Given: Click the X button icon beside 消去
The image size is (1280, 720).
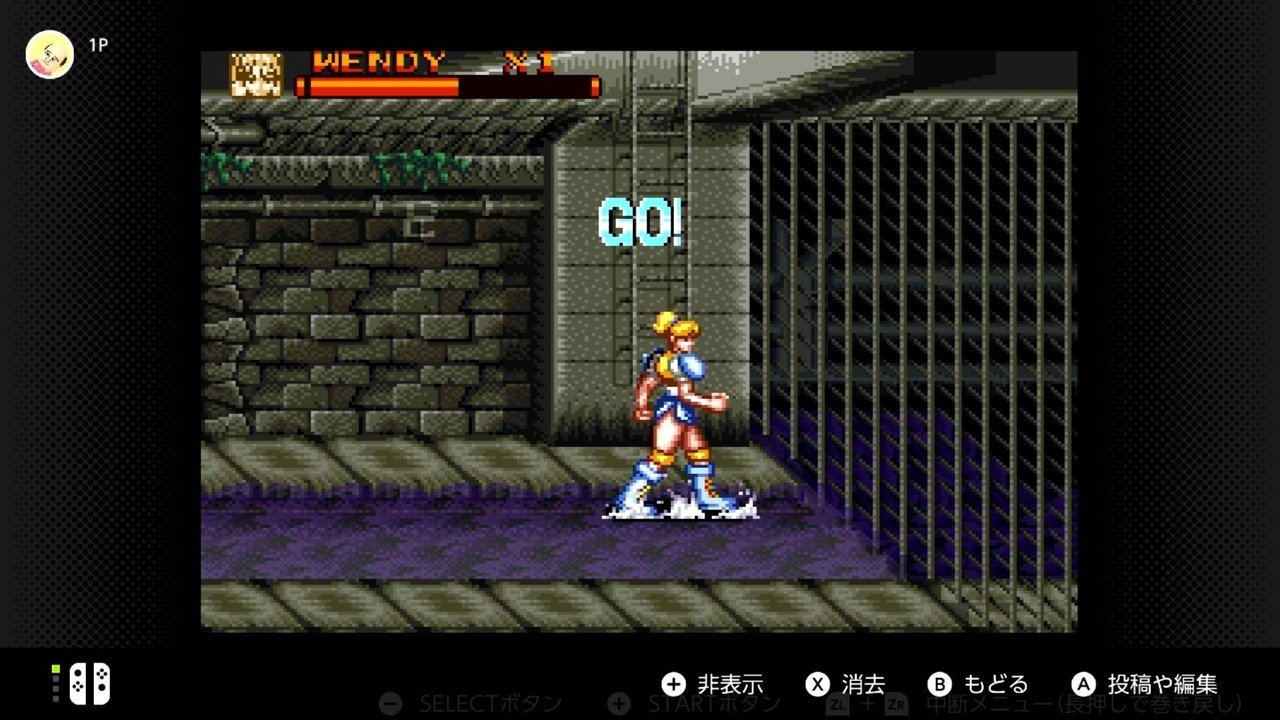Looking at the screenshot, I should [x=815, y=685].
